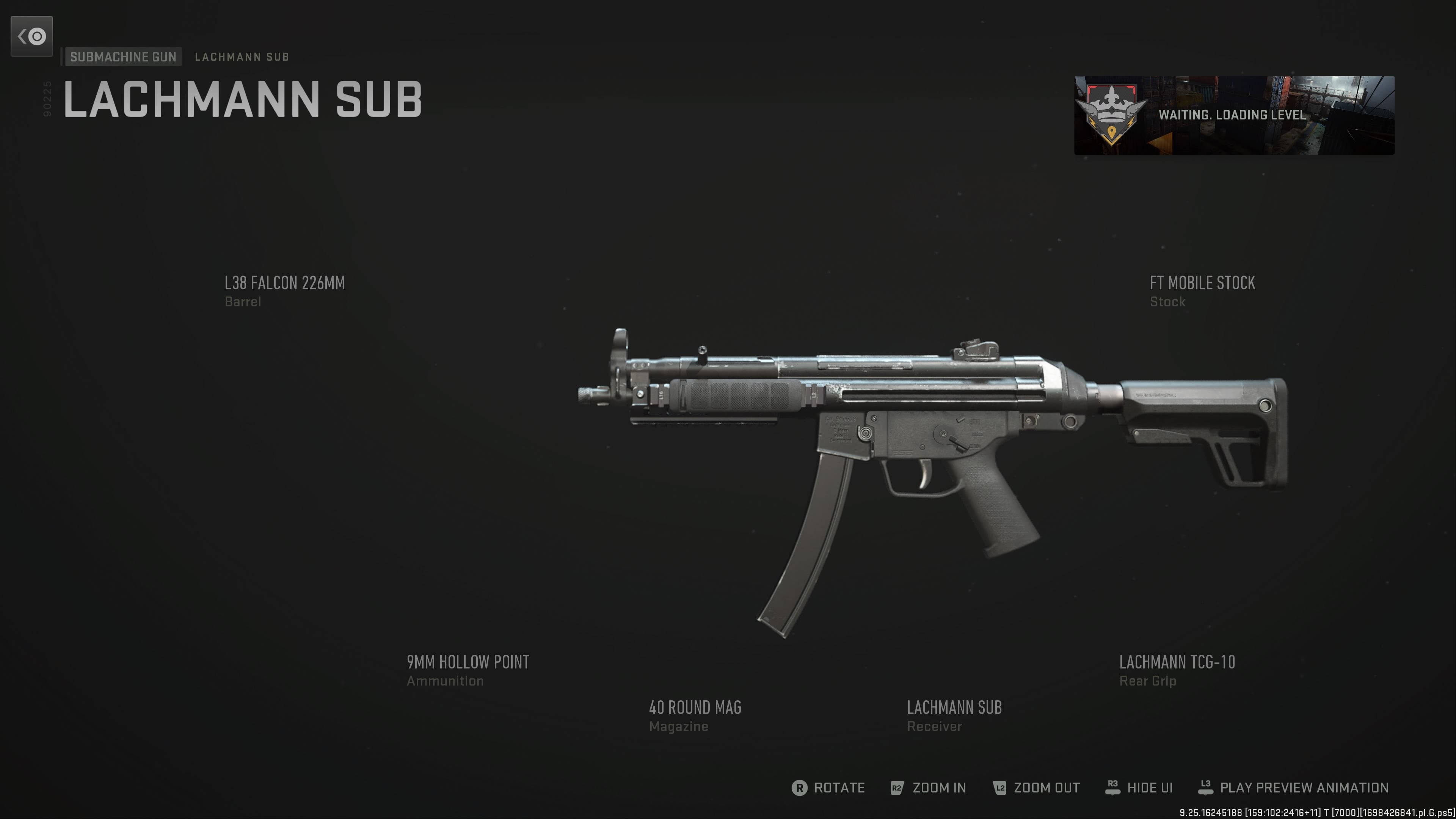
Task: Open the Lachmann TCG-10 rear grip slot
Action: click(x=1177, y=669)
